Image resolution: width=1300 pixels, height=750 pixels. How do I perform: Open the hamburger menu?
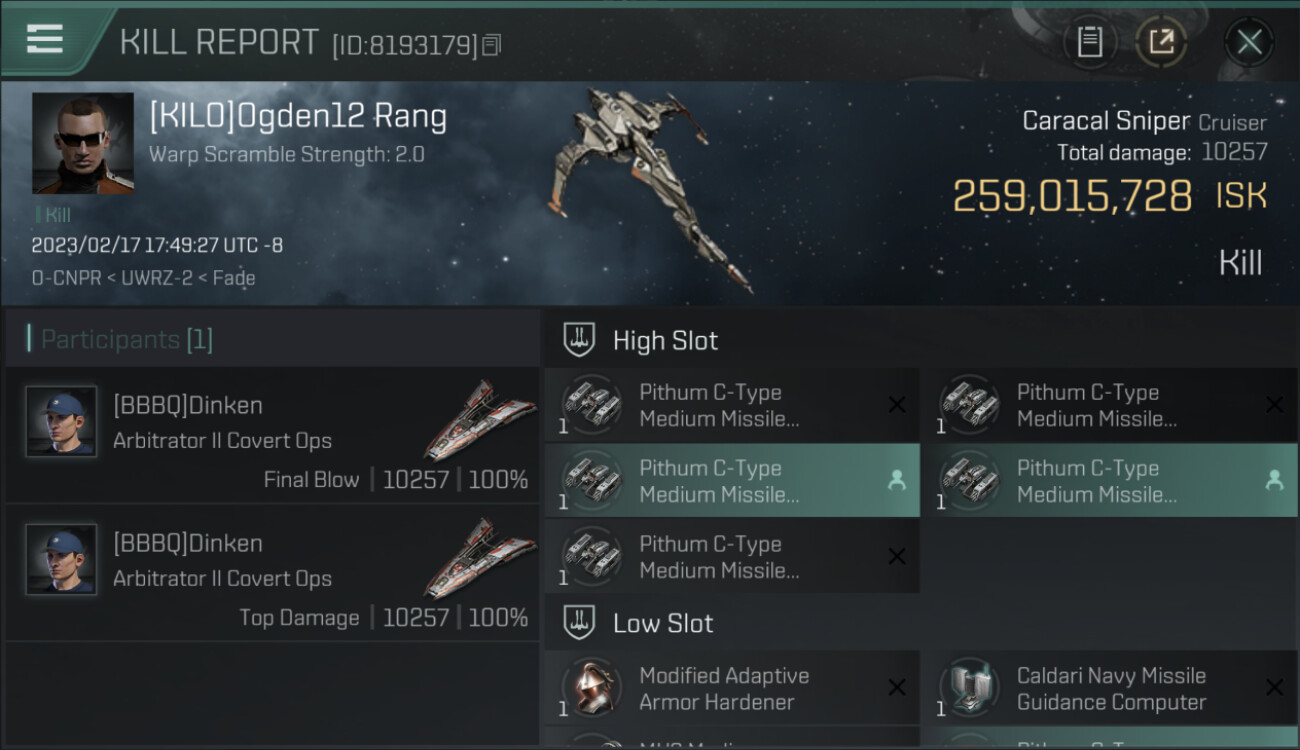click(x=45, y=39)
